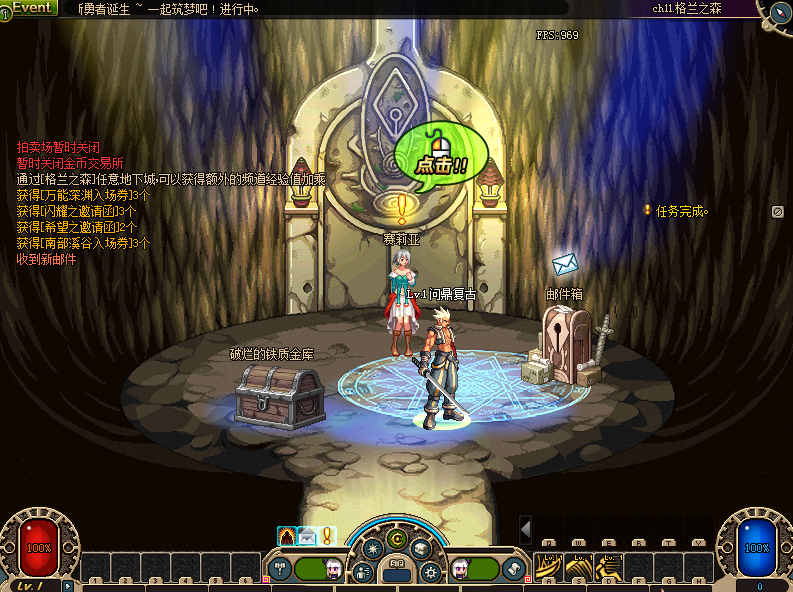Open the gear settings button
This screenshot has width=793, height=592.
pos(431,572)
